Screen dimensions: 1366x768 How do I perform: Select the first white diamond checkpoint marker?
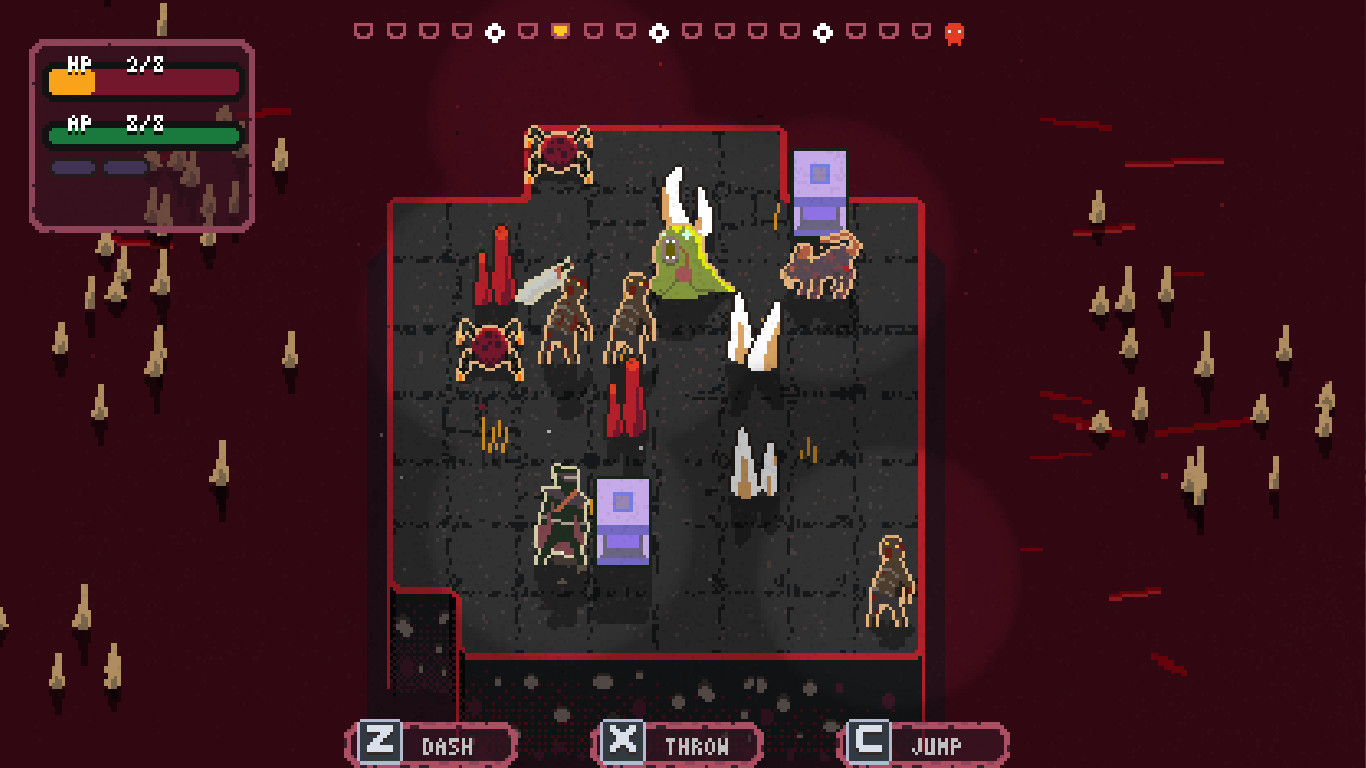494,31
